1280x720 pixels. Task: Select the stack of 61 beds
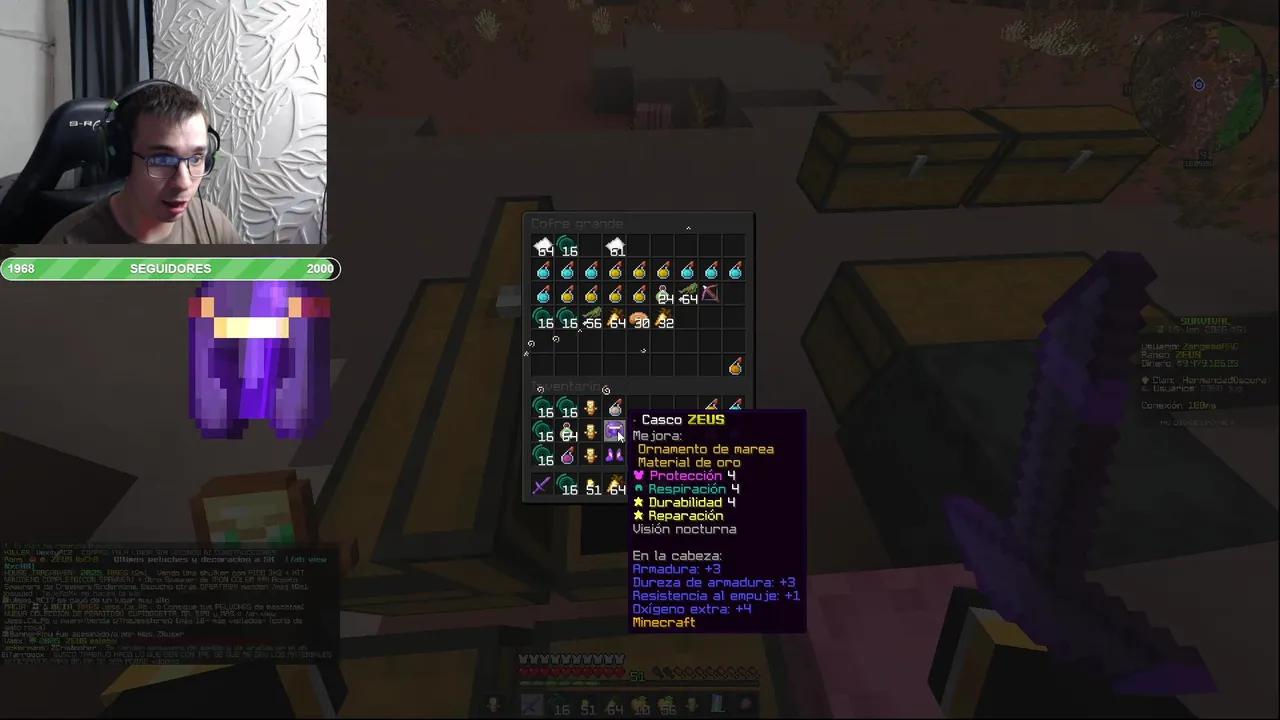click(617, 250)
